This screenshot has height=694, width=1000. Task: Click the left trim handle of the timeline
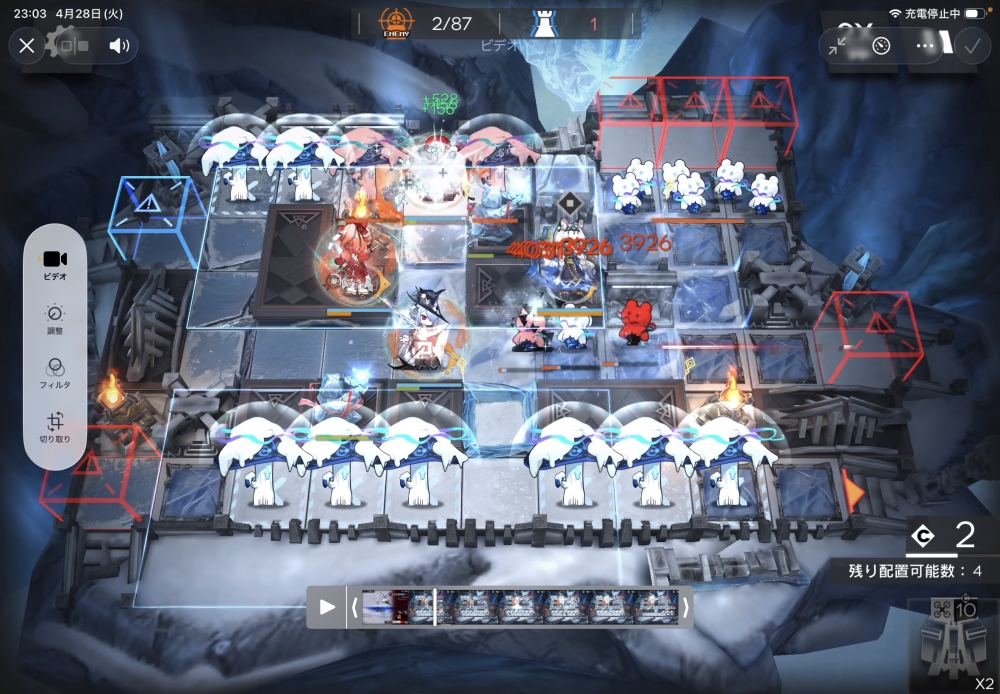tap(354, 606)
